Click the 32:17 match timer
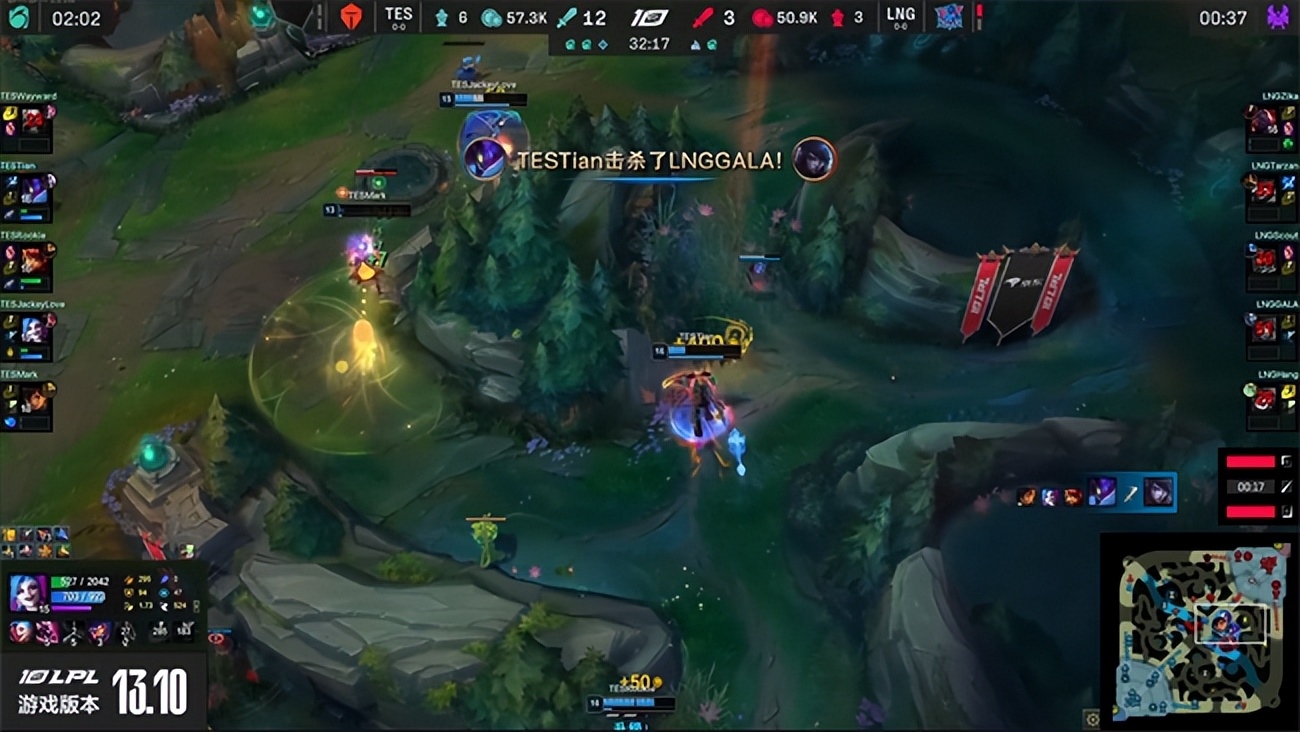1300x732 pixels. tap(649, 44)
